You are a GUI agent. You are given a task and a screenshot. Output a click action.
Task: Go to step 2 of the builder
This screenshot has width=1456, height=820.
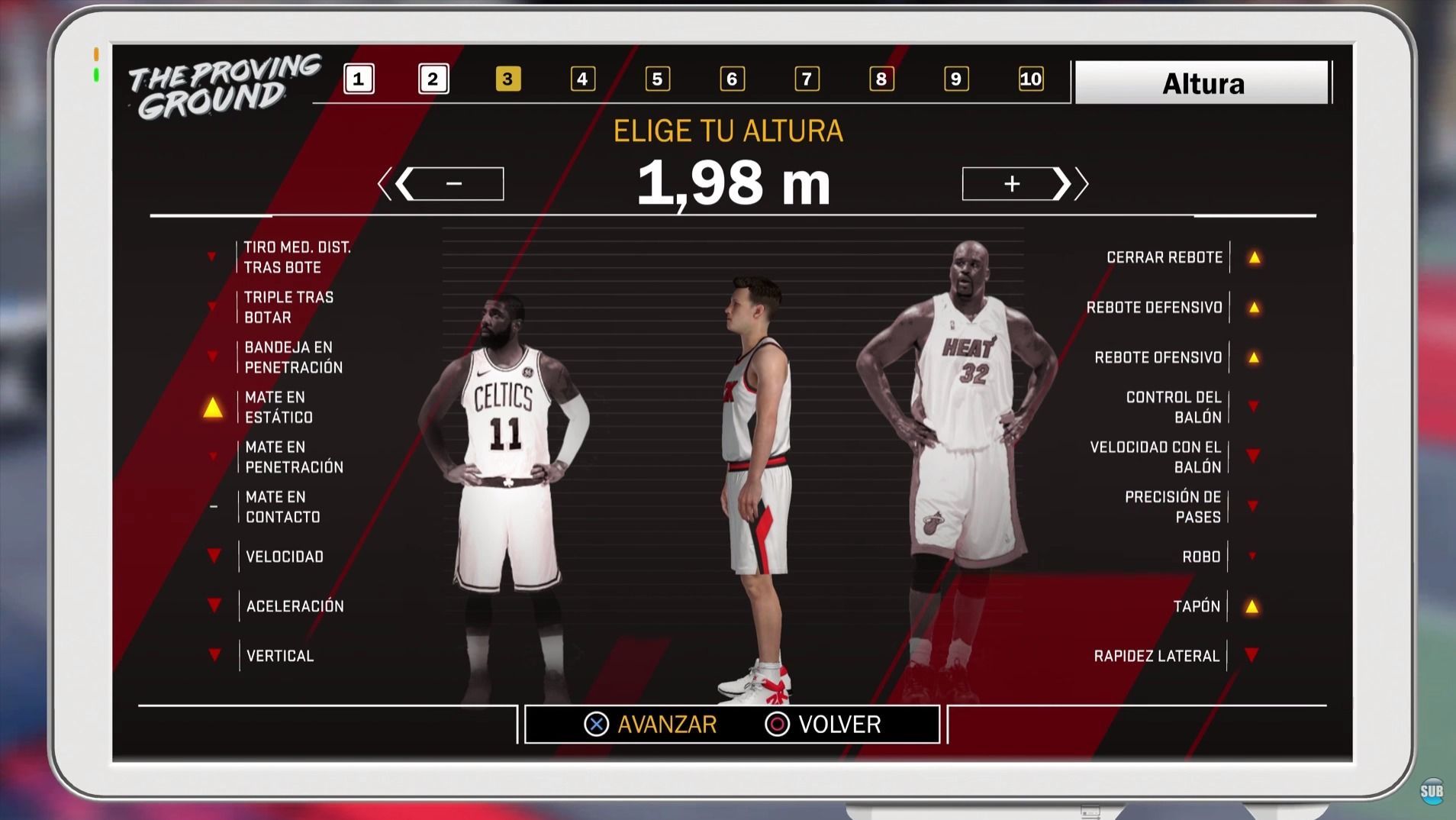[x=433, y=79]
